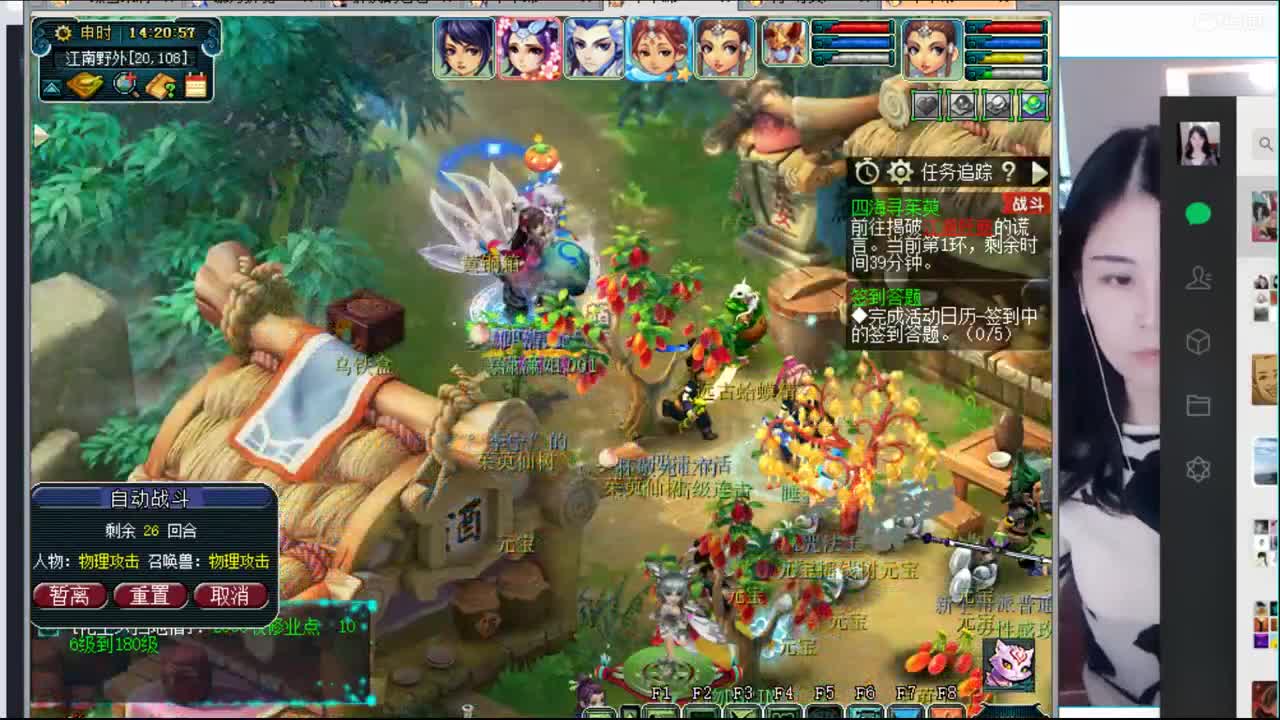
Task: Open the world map magnifying glass icon
Action: coord(124,86)
